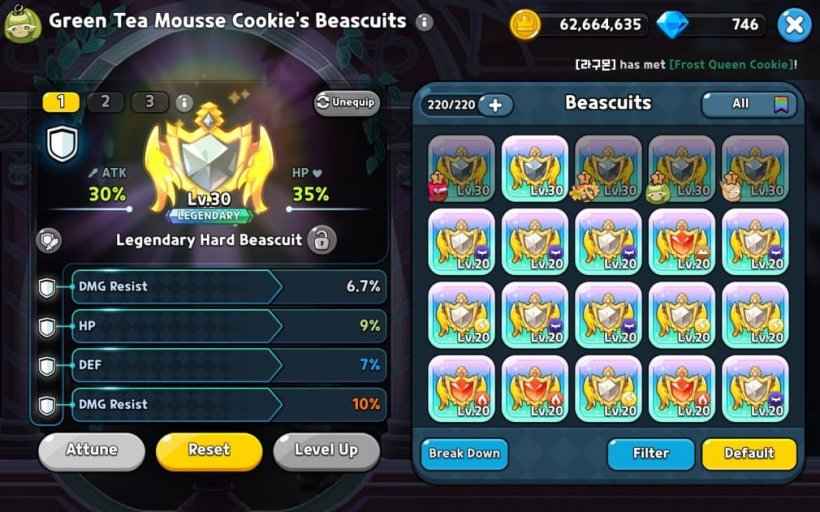The image size is (820, 512).
Task: Level Up the equipped Beascuit
Action: [326, 451]
